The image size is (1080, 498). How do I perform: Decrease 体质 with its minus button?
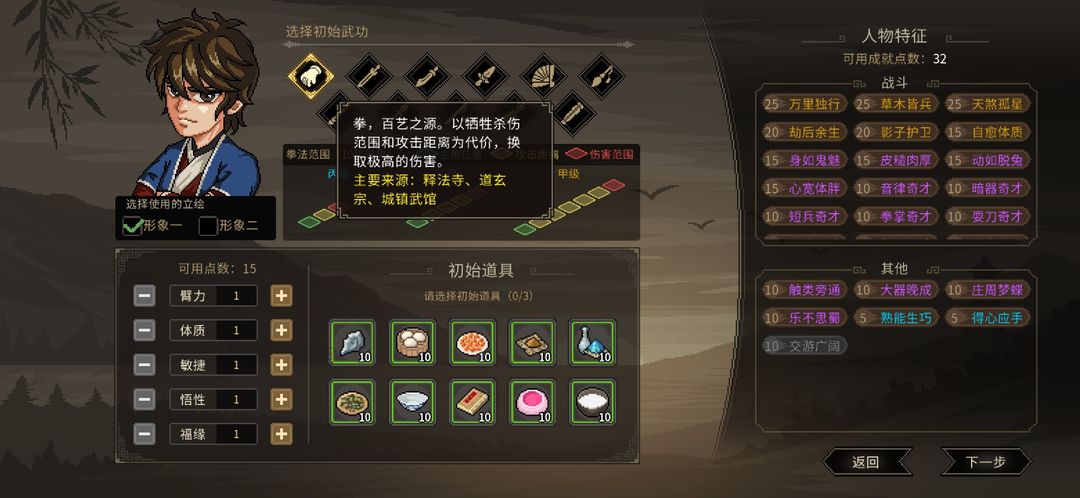[145, 330]
